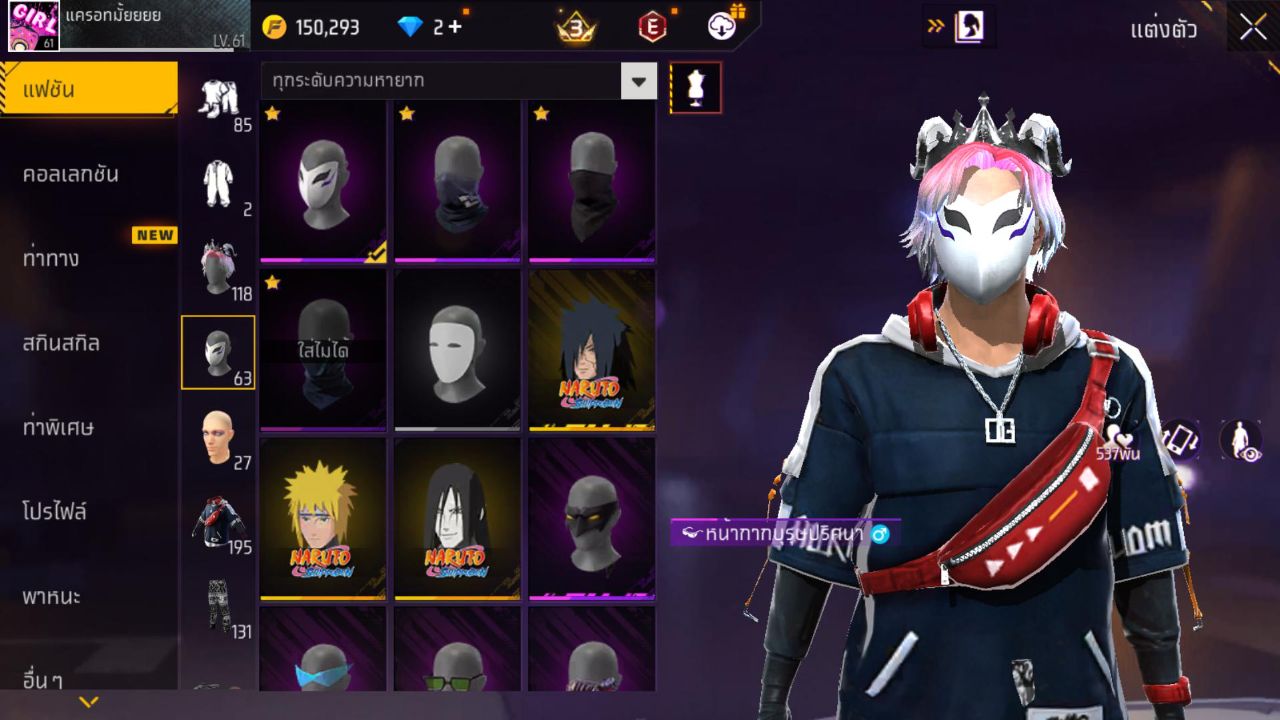This screenshot has height=720, width=1280.
Task: Add diamonds with the plus button
Action: click(455, 27)
